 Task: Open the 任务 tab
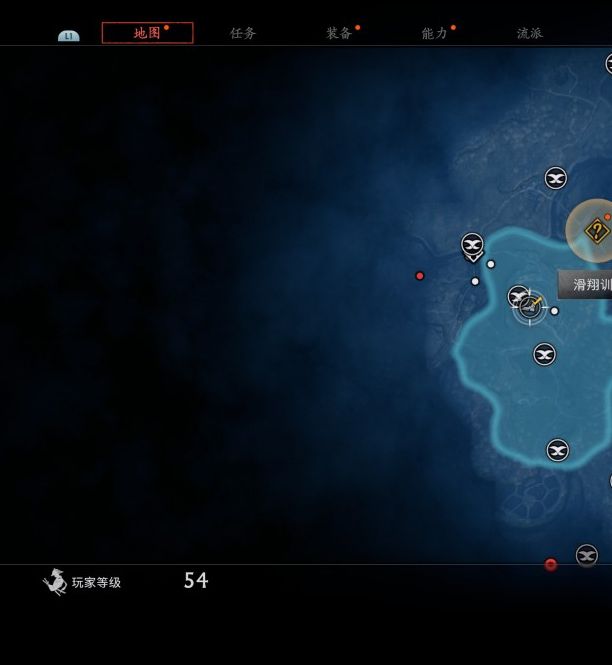(243, 33)
